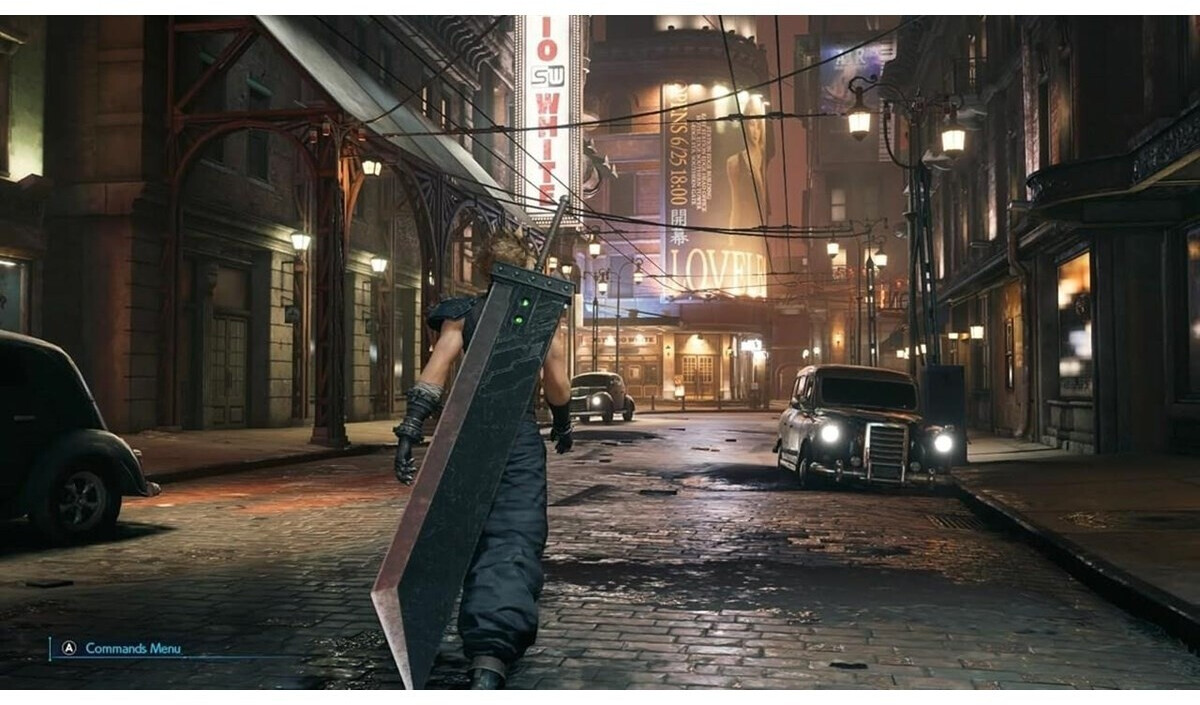This screenshot has width=1200, height=705.
Task: Open the Commands Menu label
Action: (x=132, y=648)
